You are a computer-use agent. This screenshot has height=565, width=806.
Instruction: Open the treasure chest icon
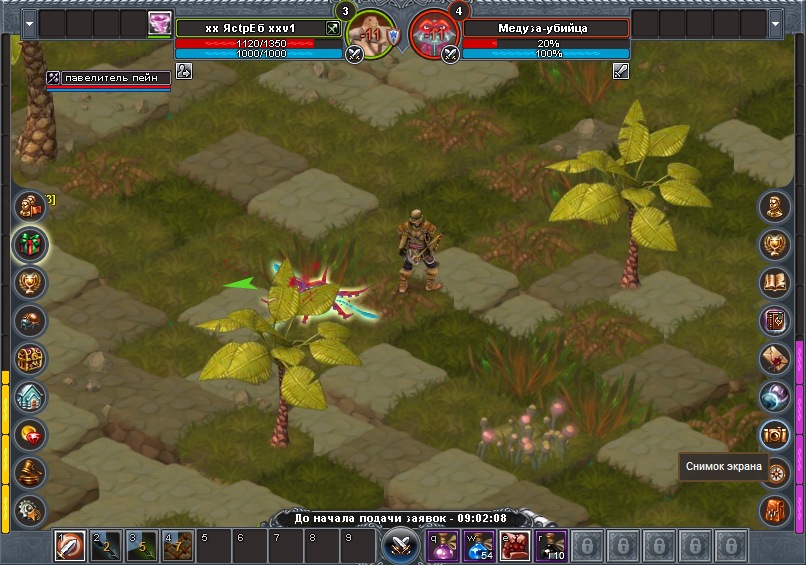point(30,358)
